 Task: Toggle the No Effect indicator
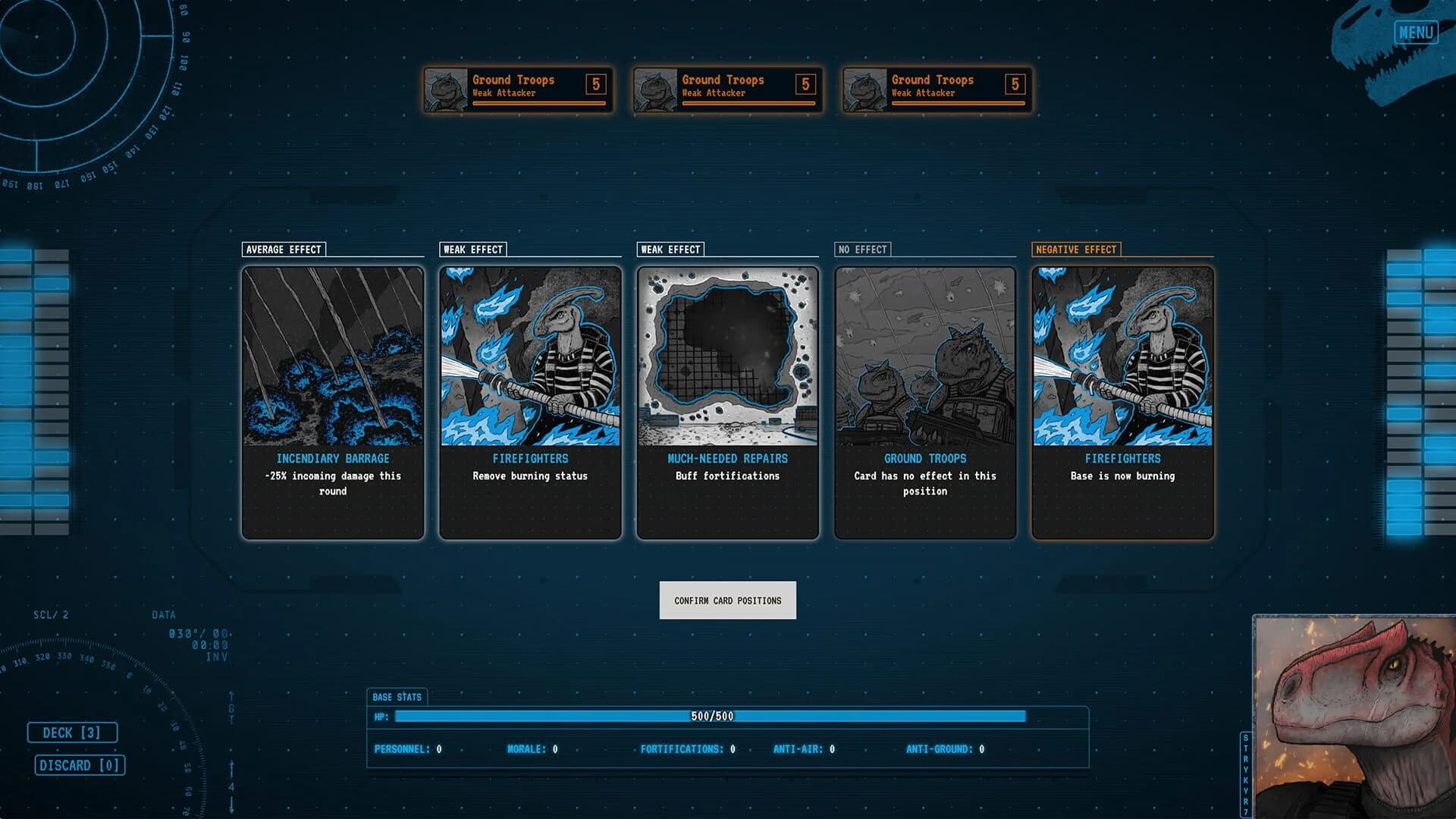tap(863, 249)
